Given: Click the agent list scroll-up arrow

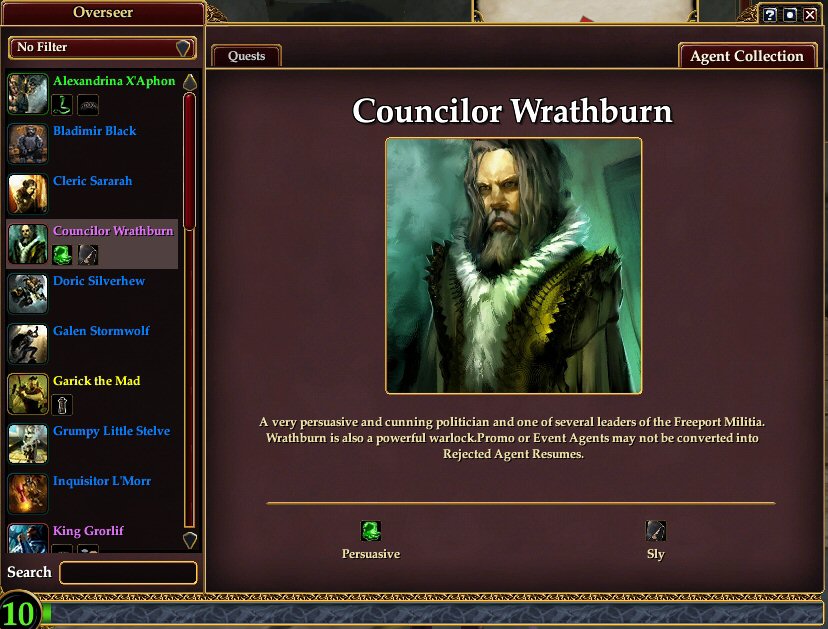Looking at the screenshot, I should pos(189,81).
